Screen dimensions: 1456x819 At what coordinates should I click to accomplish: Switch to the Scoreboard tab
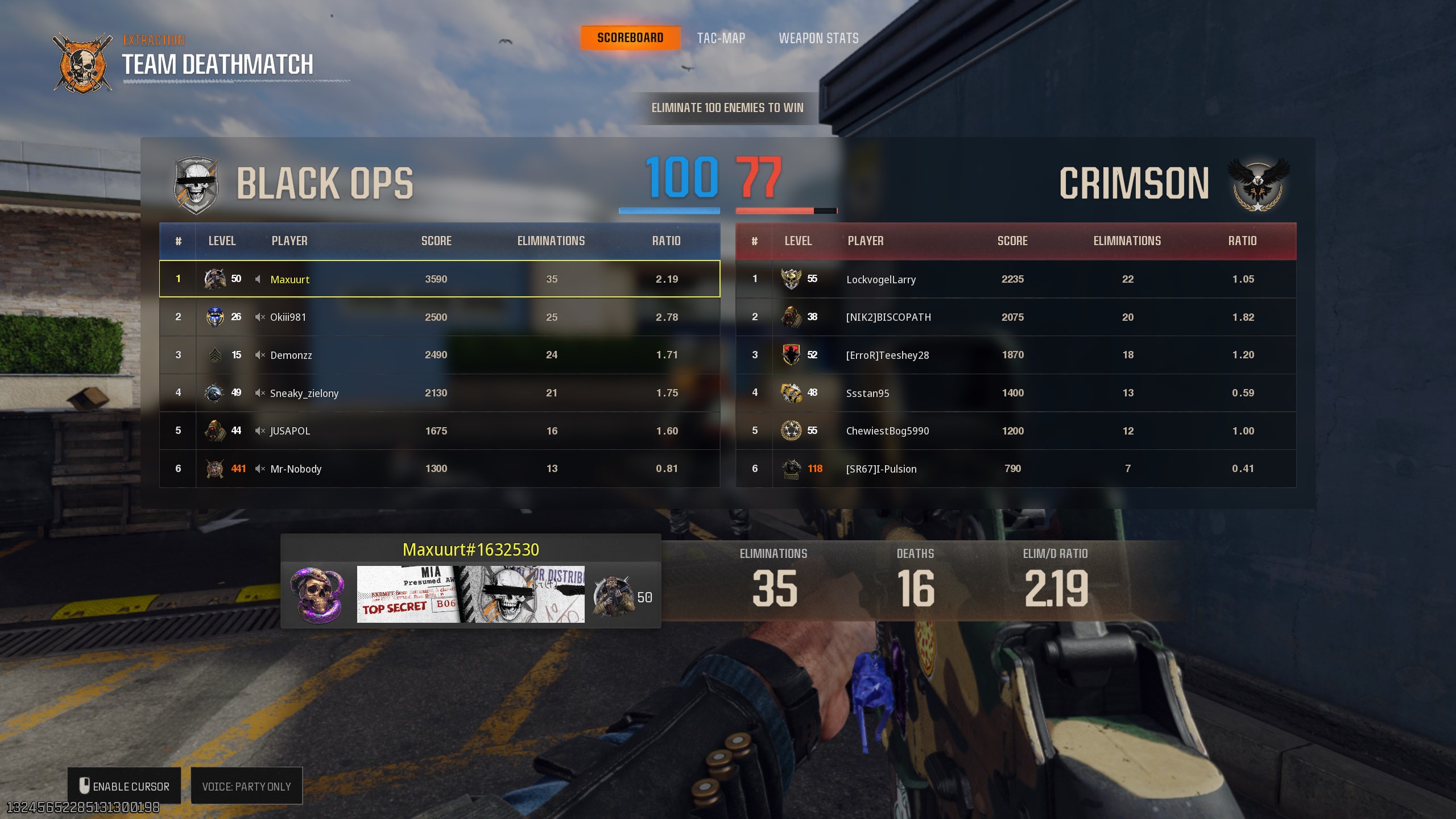630,38
